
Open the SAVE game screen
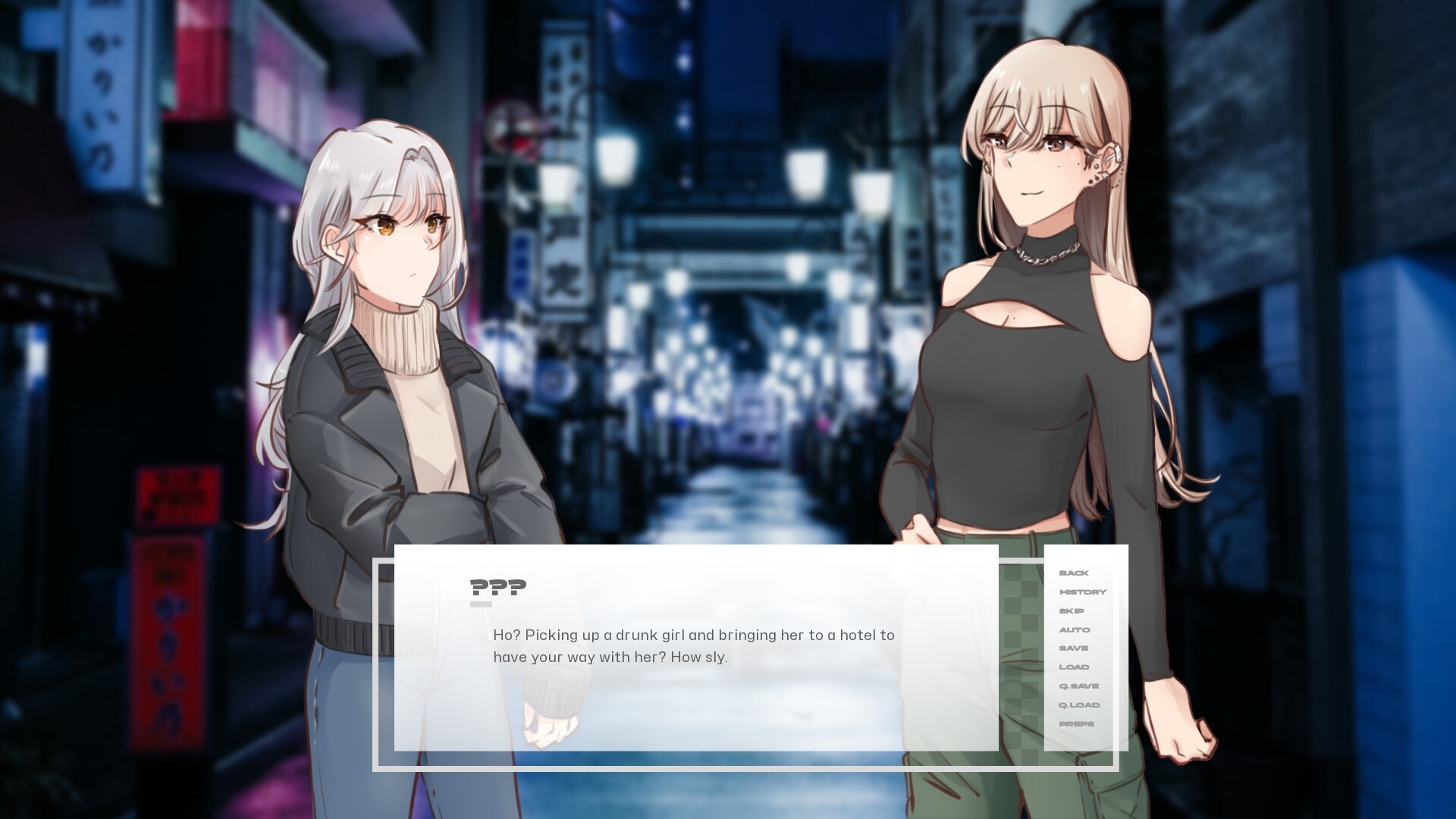pos(1072,648)
